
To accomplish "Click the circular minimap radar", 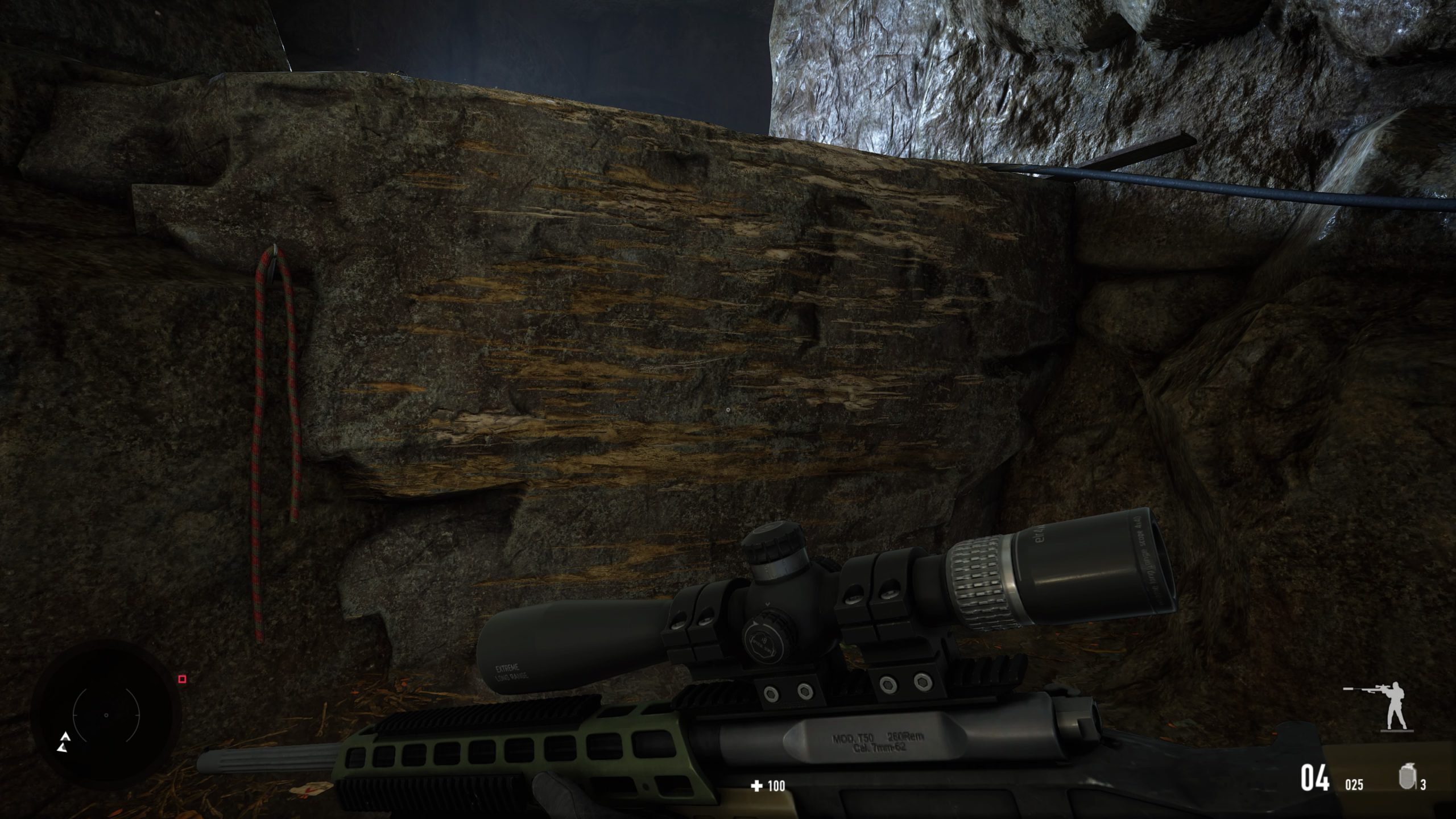I will pos(106,714).
